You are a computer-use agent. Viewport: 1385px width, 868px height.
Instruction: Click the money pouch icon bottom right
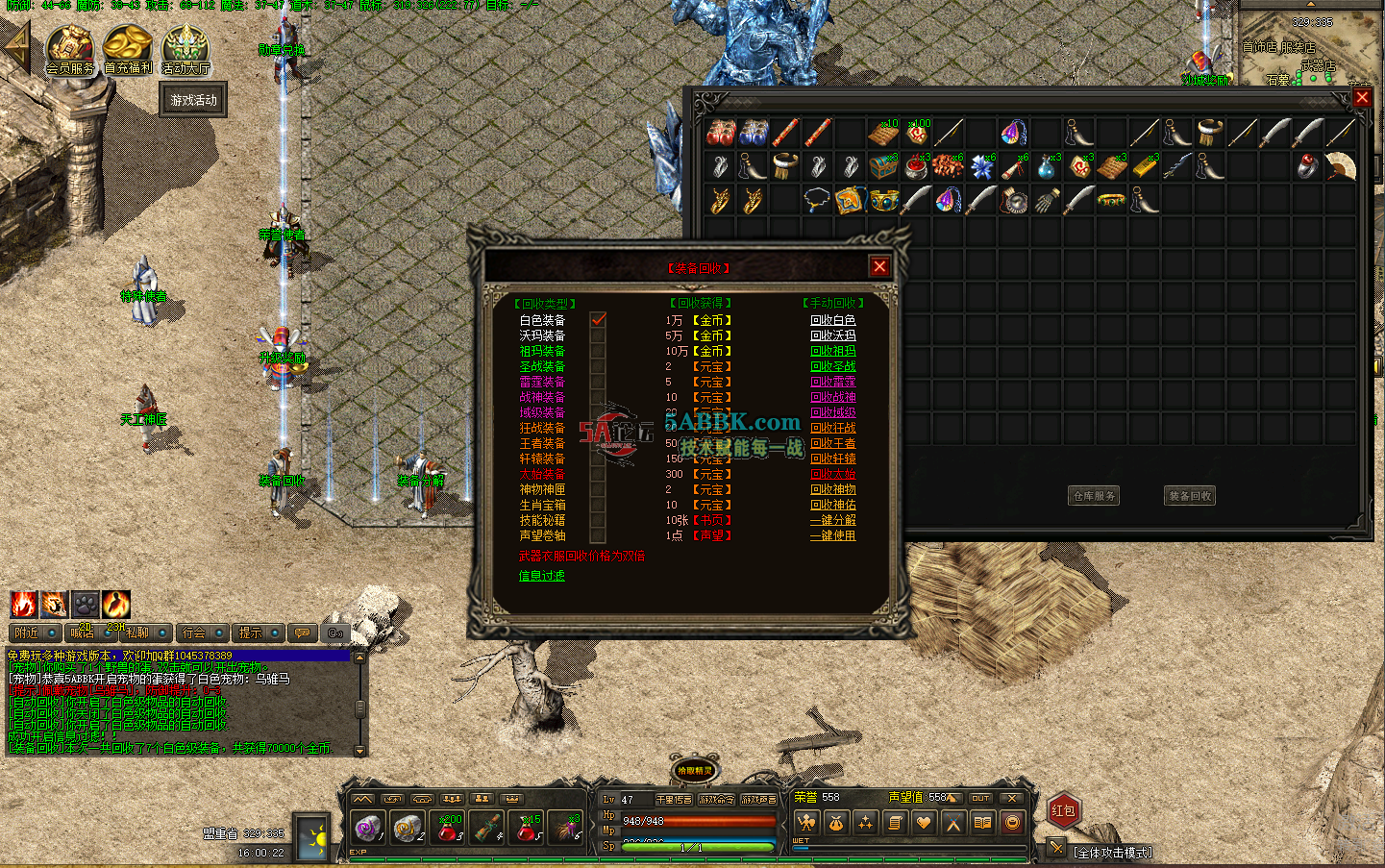(x=835, y=822)
